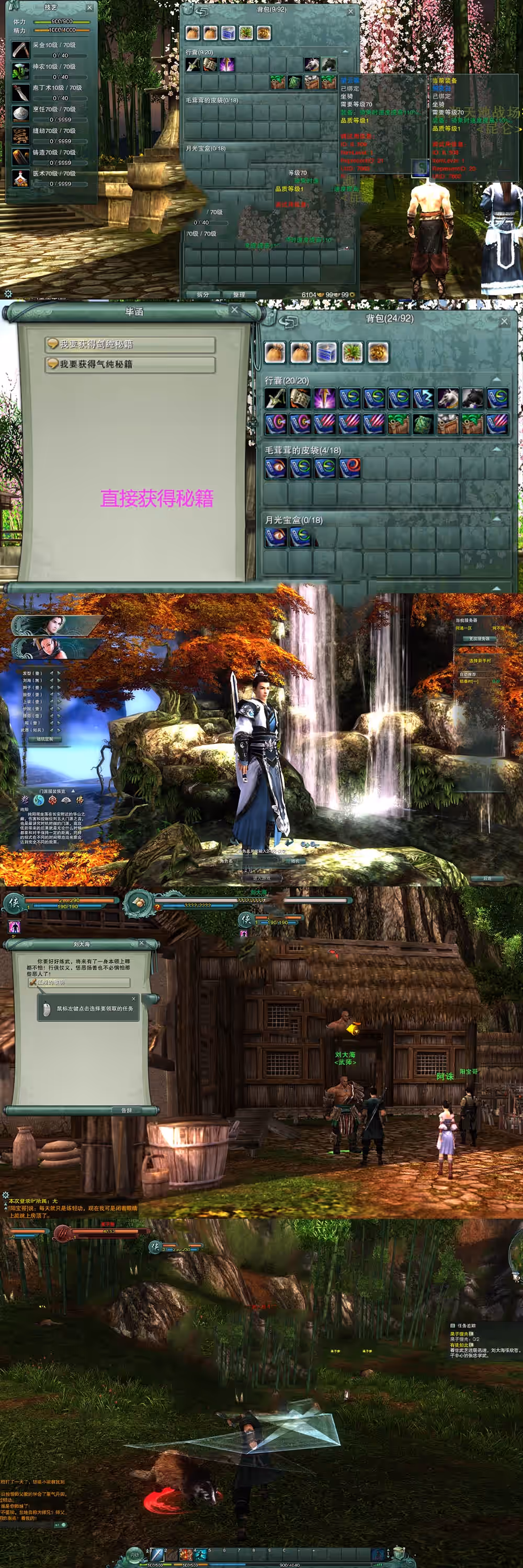Close the 技艺 skills panel
This screenshot has height=1568, width=523.
(89, 8)
